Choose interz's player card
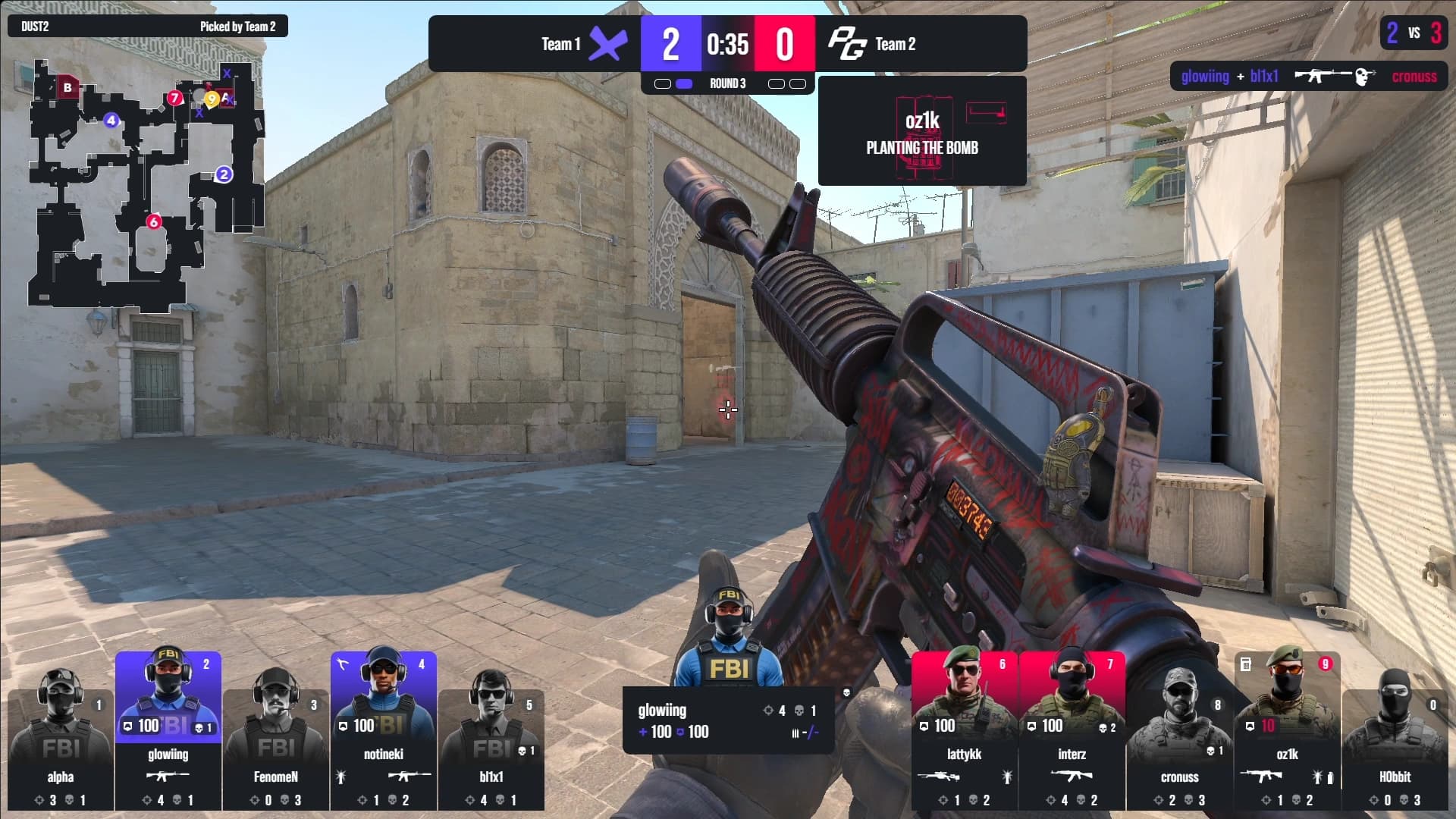Viewport: 1456px width, 819px height. point(1072,732)
